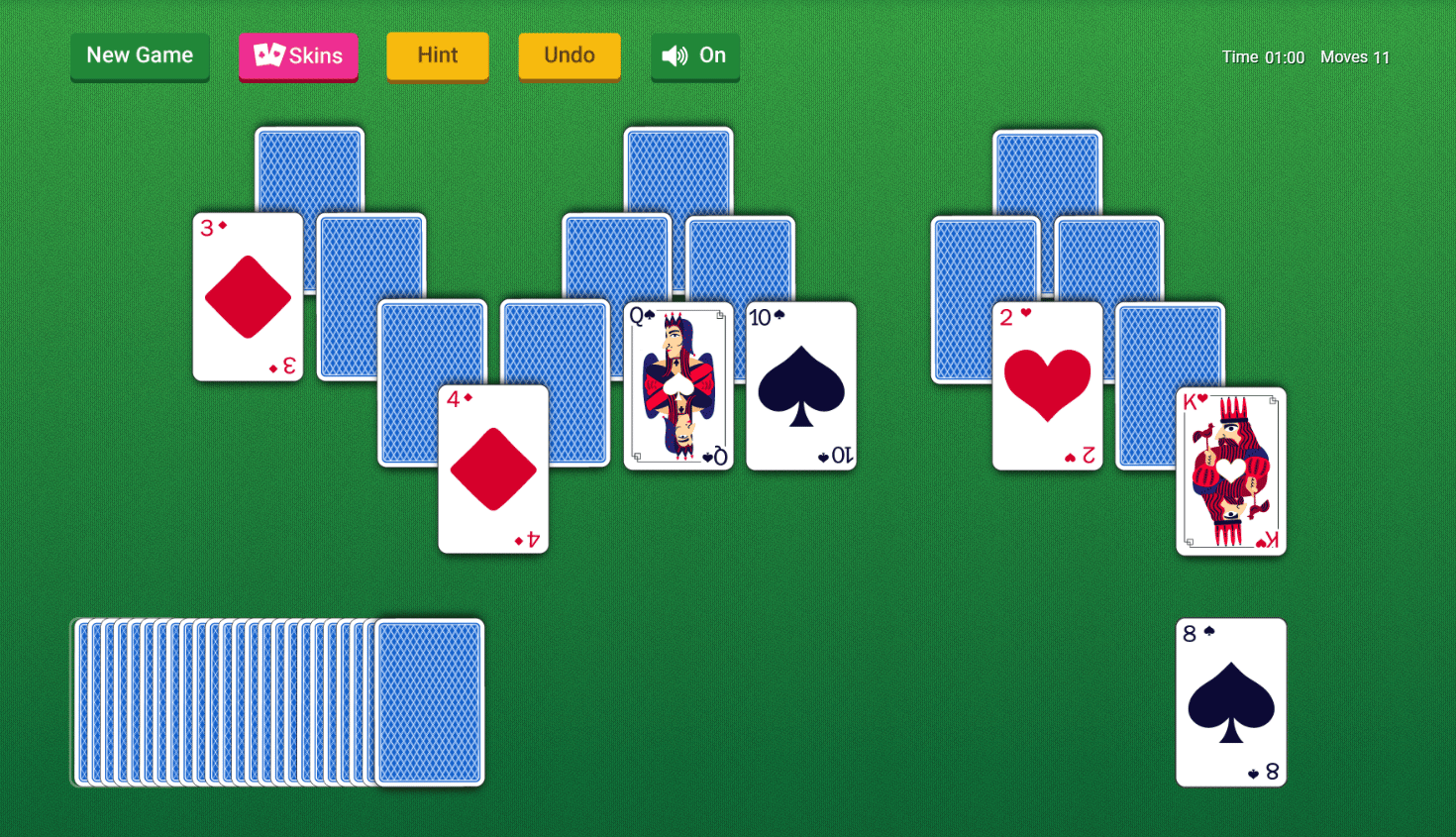Select the 4 of Diamonds card
This screenshot has height=837, width=1456.
(493, 470)
